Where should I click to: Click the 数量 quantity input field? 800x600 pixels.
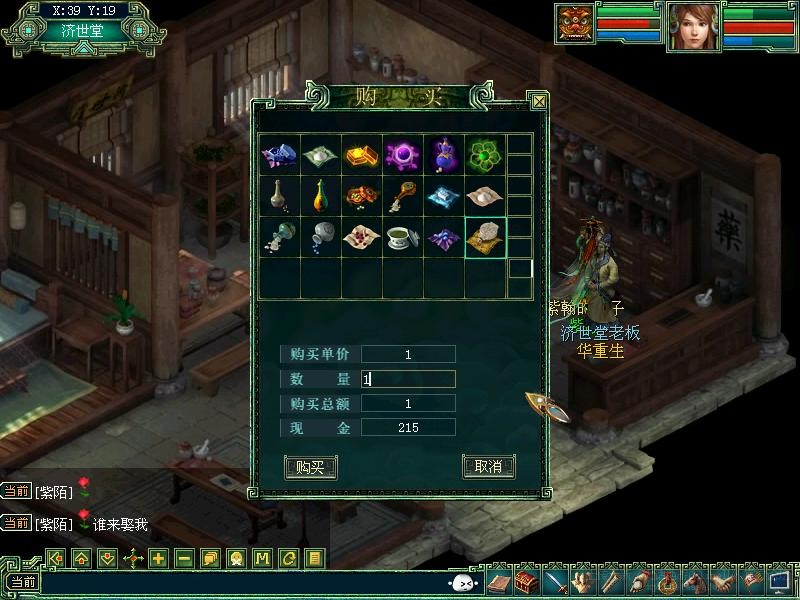408,379
